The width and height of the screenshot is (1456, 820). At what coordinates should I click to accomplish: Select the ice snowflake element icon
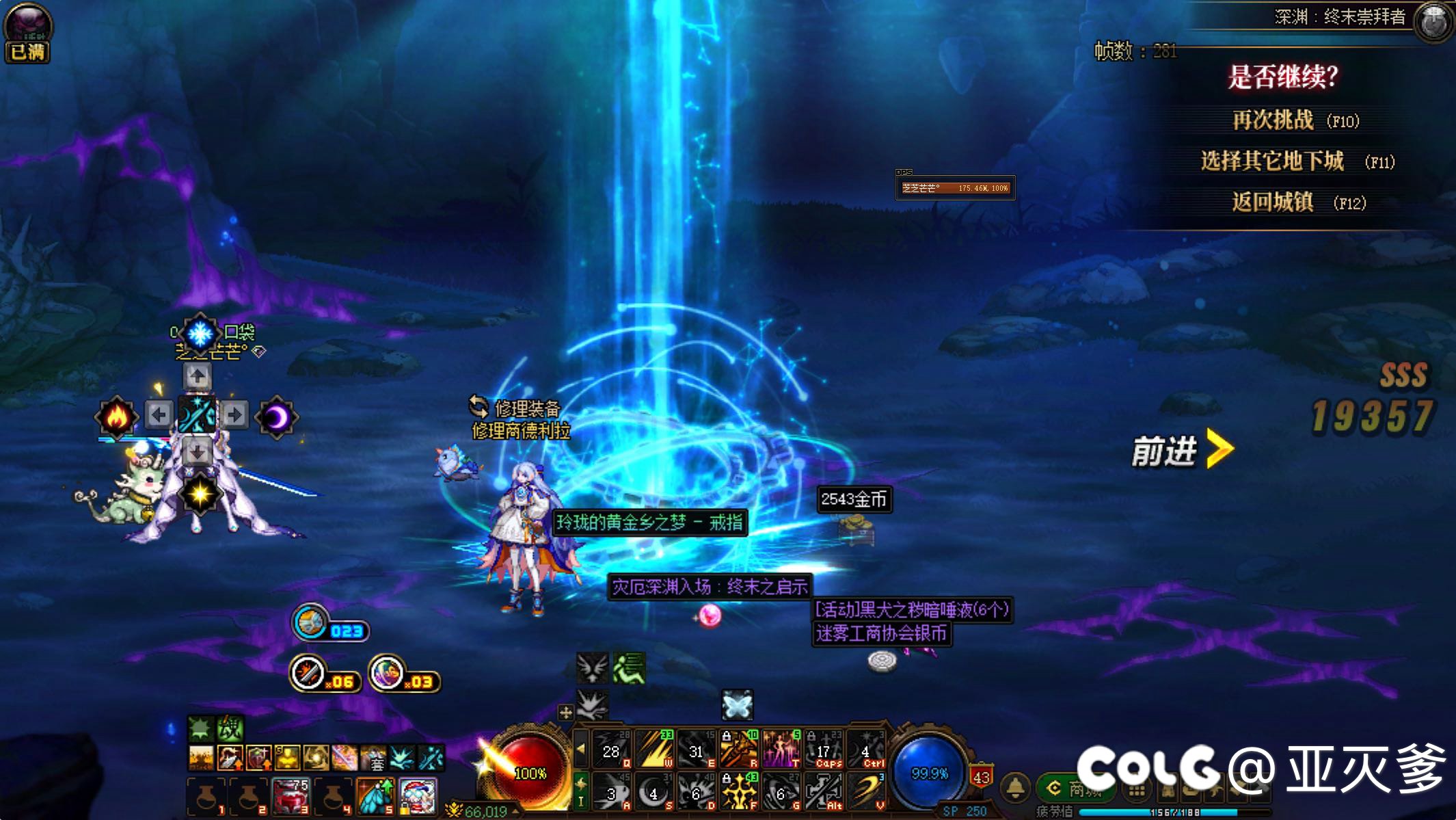coord(200,334)
